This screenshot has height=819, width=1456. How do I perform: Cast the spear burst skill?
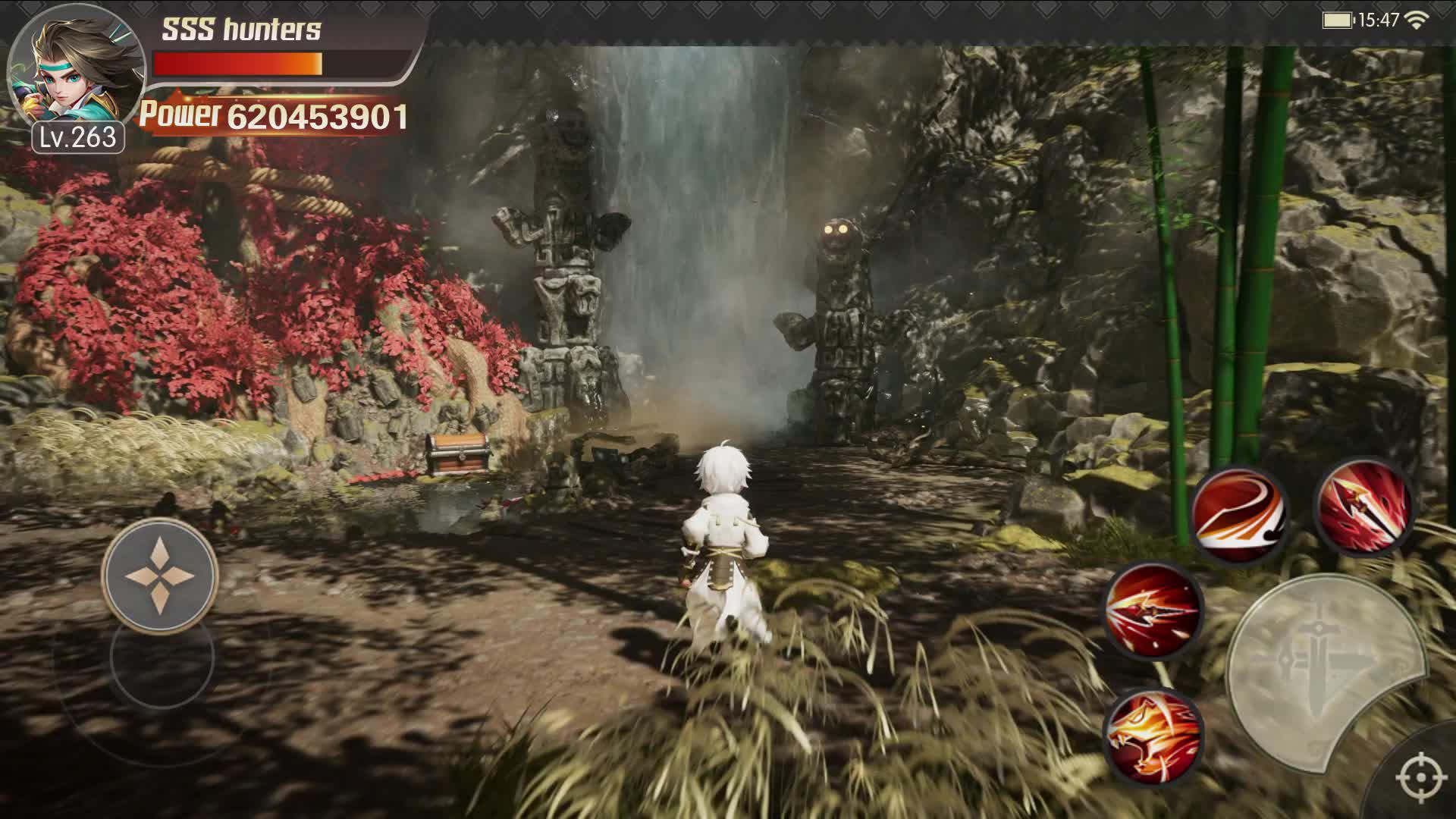1363,506
